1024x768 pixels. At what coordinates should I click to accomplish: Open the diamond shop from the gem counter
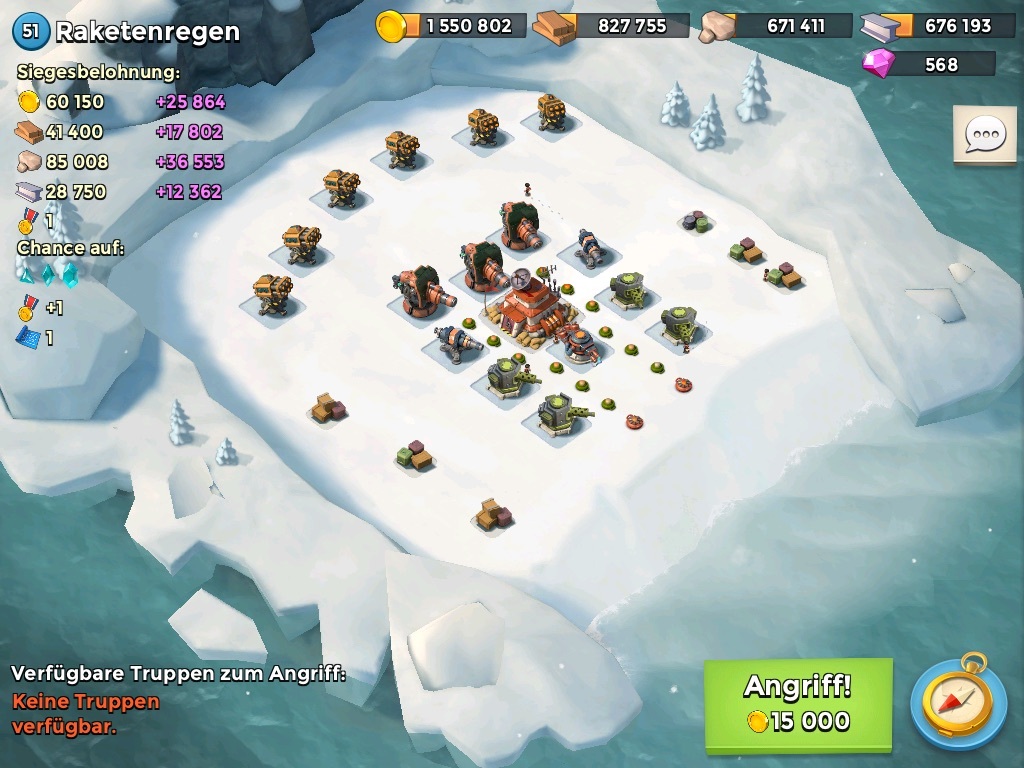pyautogui.click(x=928, y=64)
